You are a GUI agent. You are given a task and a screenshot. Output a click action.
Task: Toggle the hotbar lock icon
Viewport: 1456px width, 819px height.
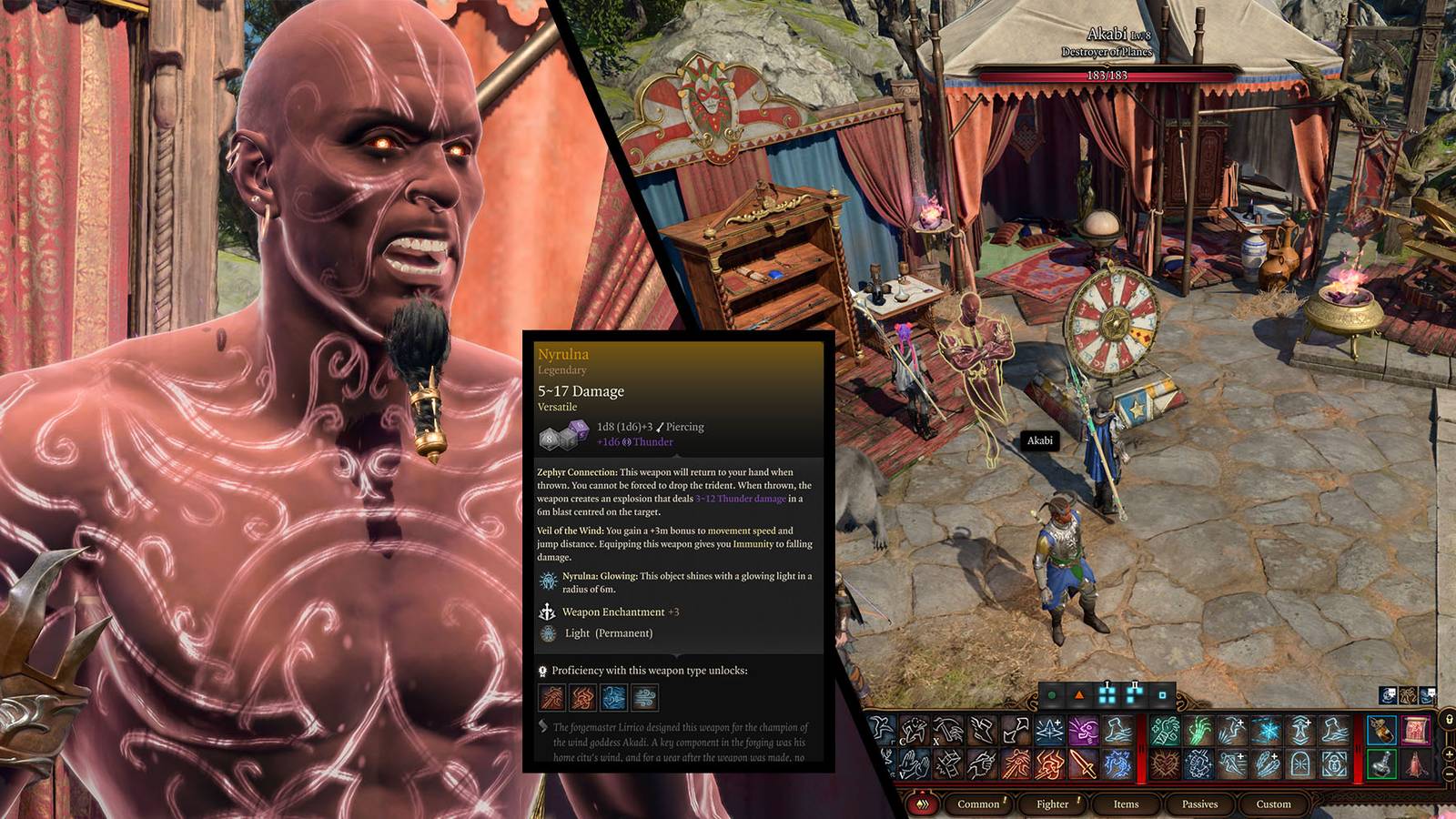(x=1449, y=721)
